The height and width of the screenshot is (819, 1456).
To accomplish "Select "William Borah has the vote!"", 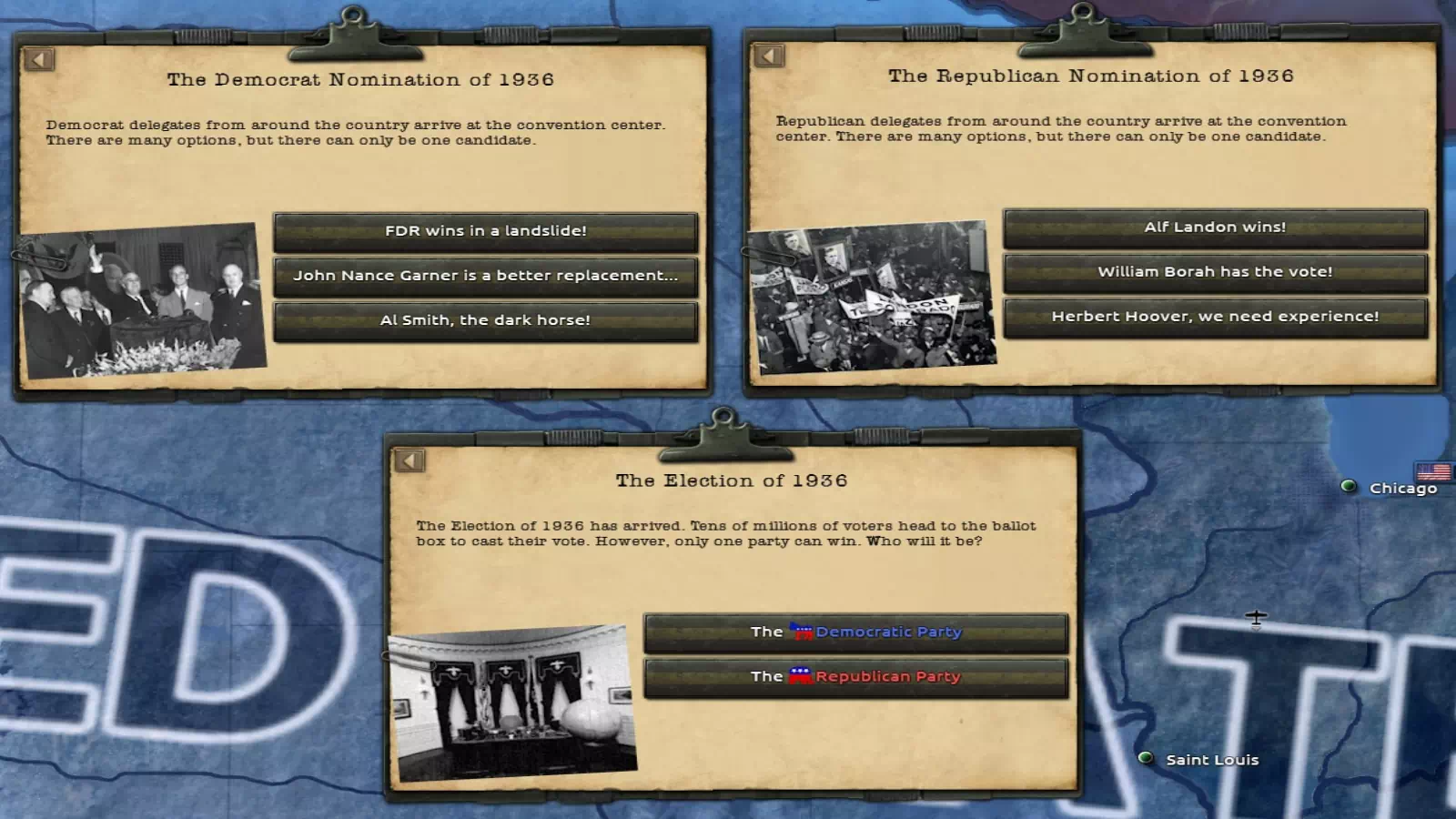I will pyautogui.click(x=1215, y=272).
